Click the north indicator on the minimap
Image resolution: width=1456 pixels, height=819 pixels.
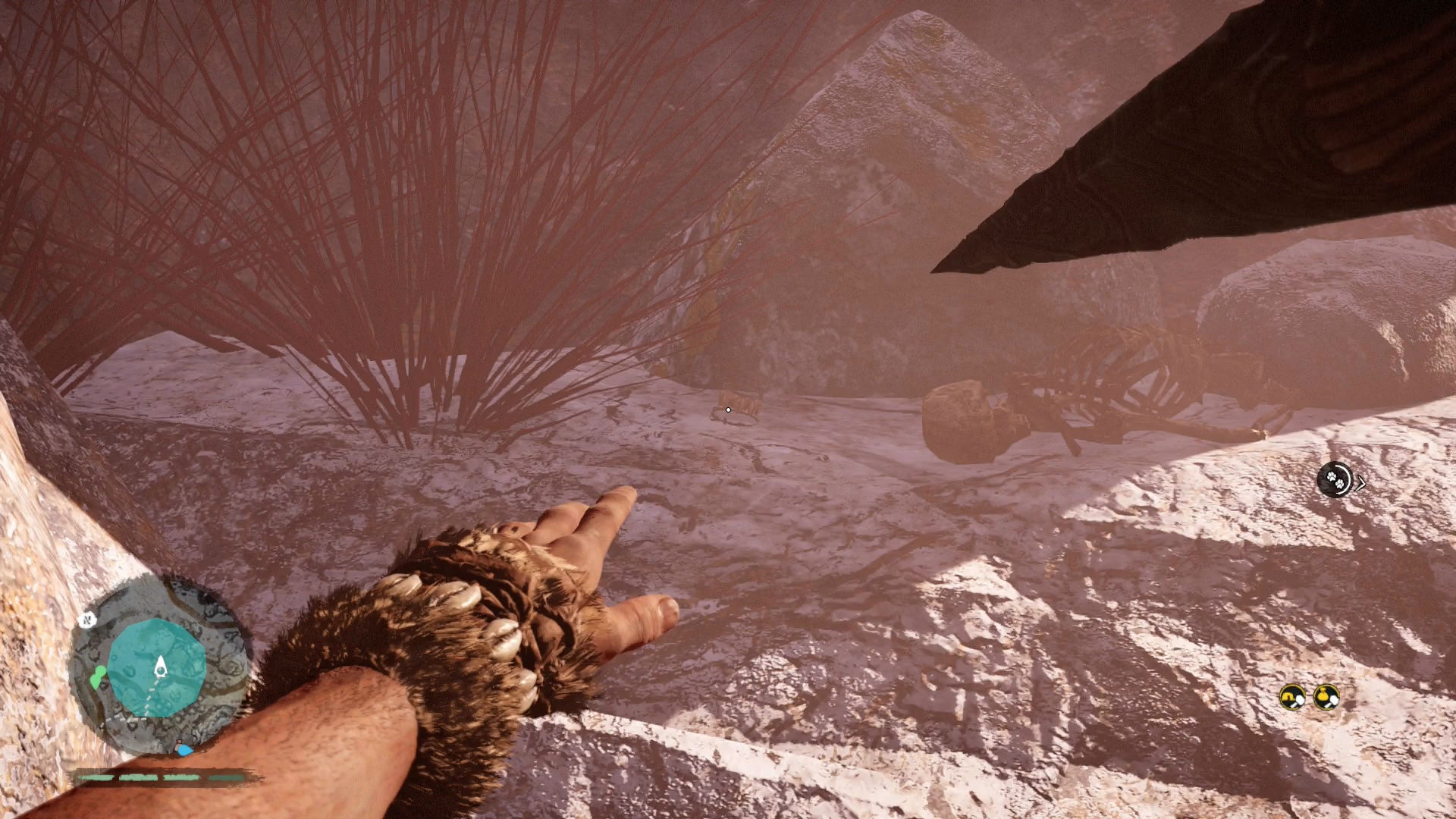[x=87, y=620]
